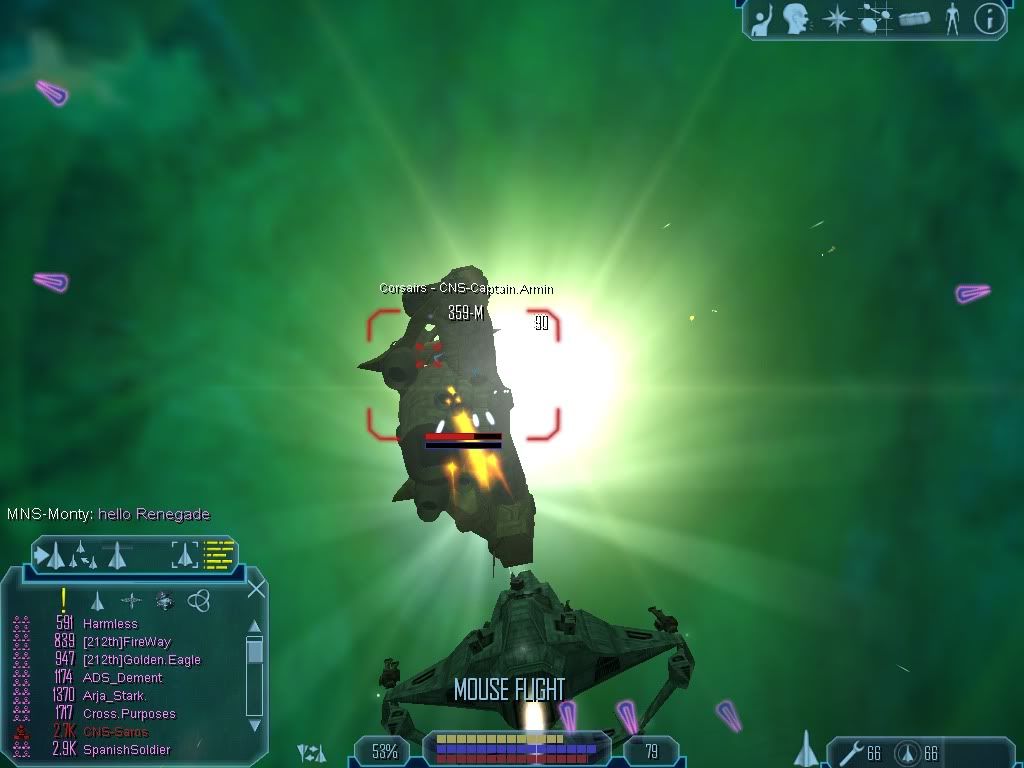Filter contact list to ships
The width and height of the screenshot is (1024, 768).
[97, 600]
